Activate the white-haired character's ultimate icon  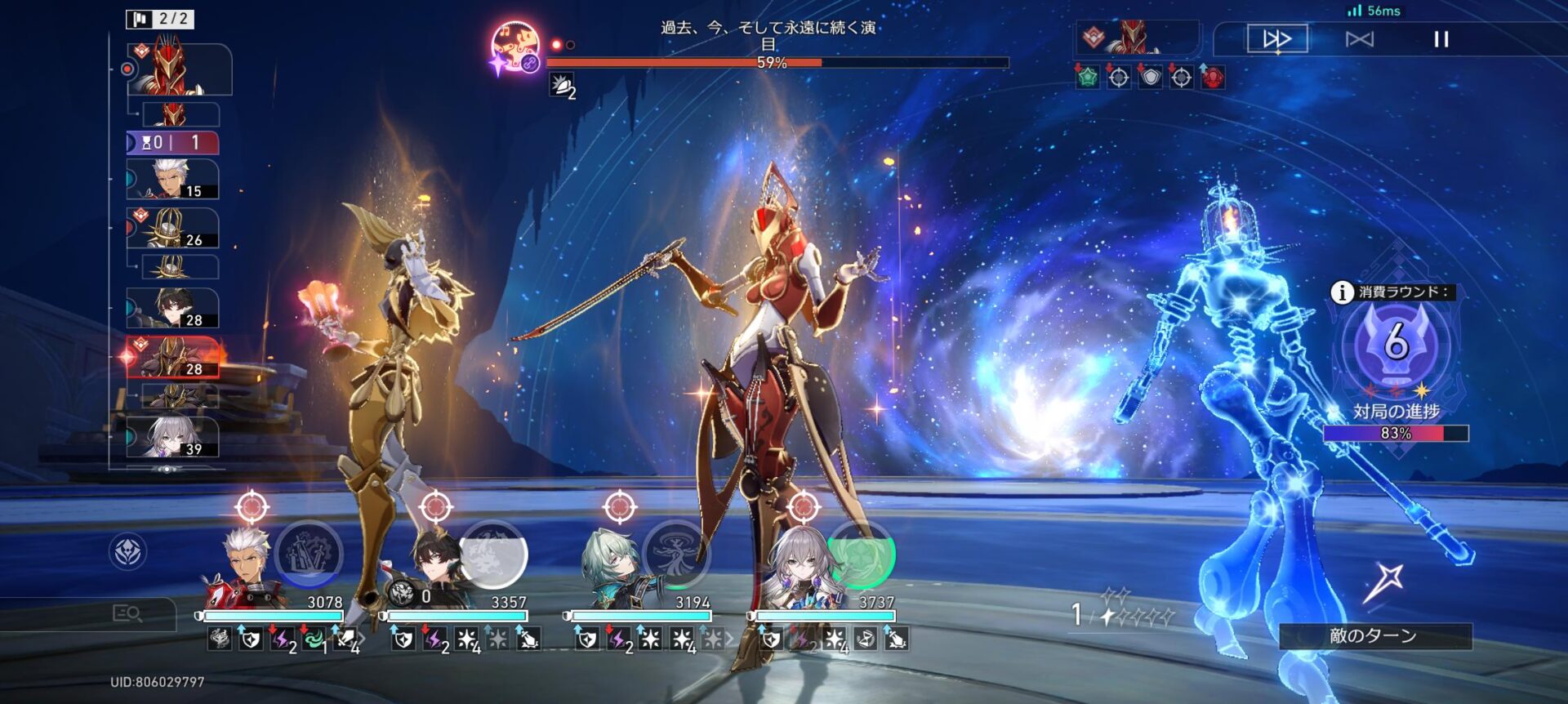tap(309, 554)
